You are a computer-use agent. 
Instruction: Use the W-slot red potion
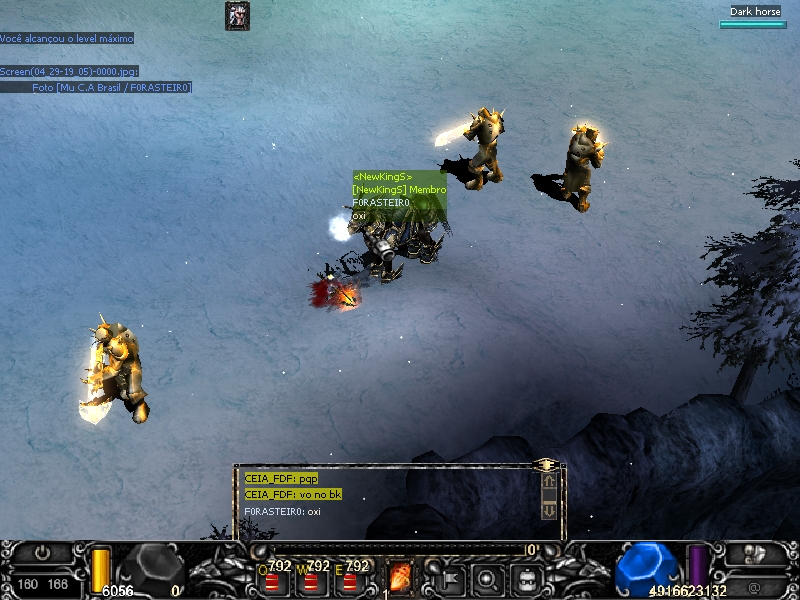[311, 581]
